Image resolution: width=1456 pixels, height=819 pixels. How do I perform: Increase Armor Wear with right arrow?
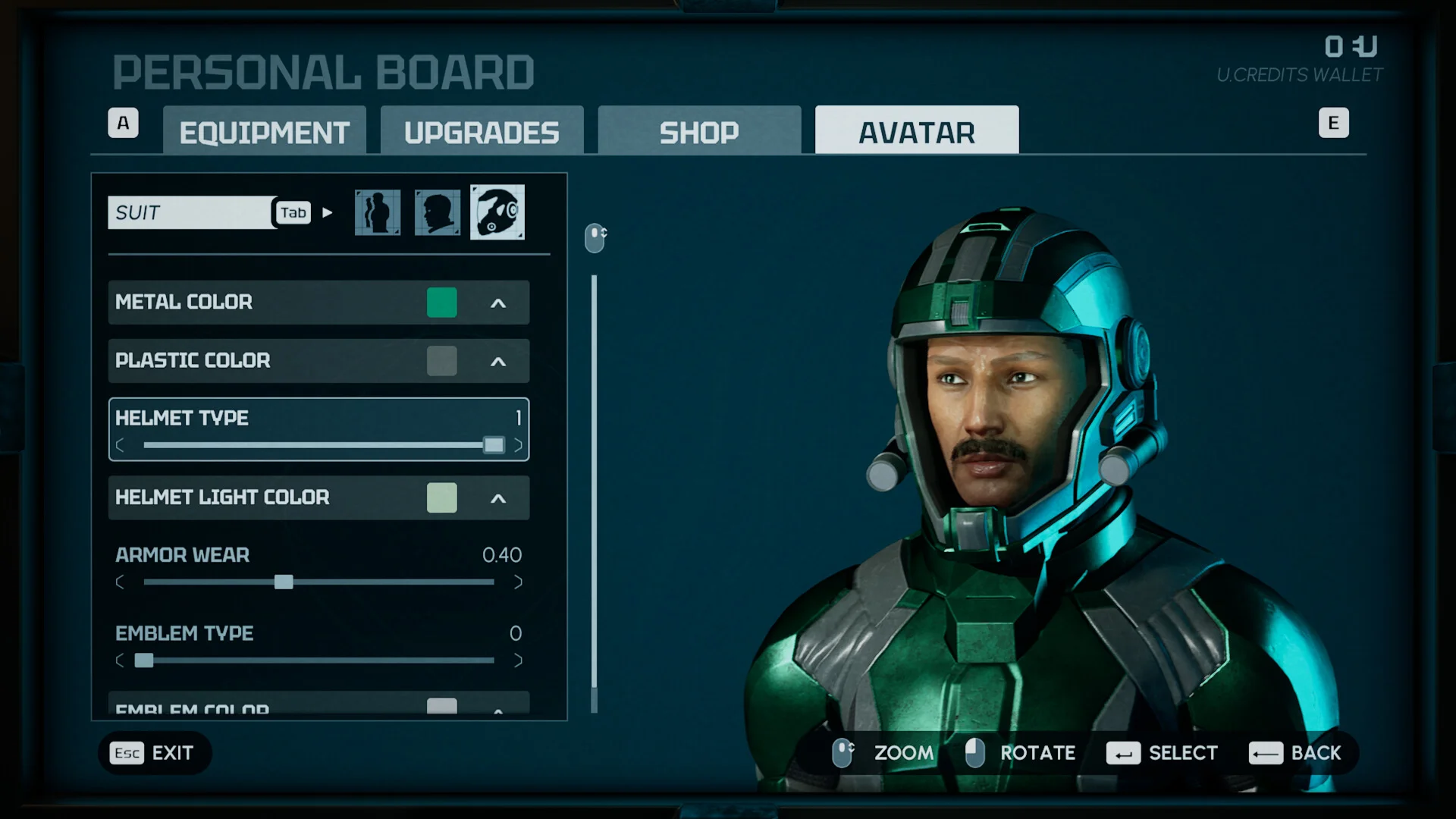click(518, 582)
